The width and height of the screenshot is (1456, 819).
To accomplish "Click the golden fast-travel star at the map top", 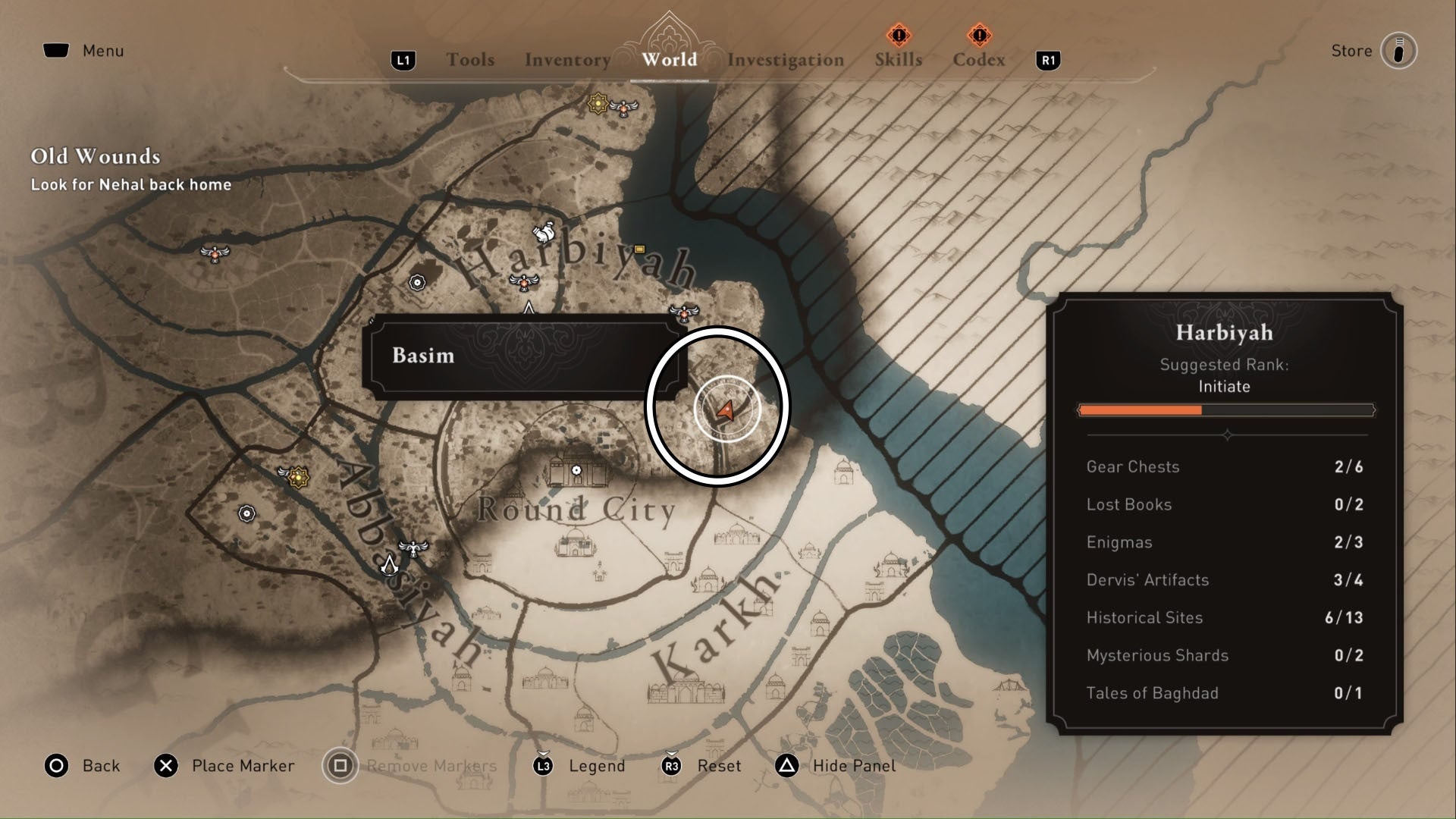I will tap(598, 103).
